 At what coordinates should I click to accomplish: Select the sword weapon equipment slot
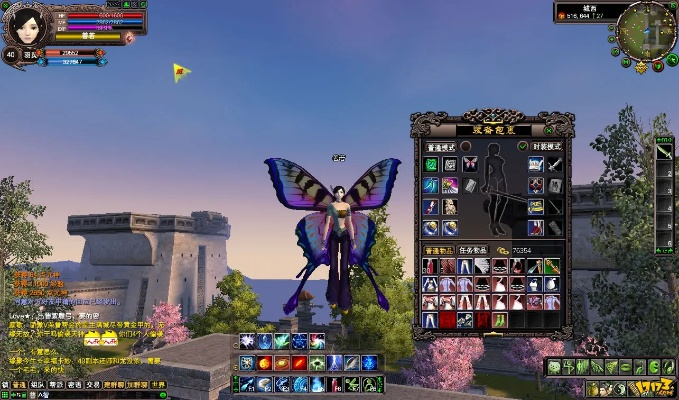pos(553,164)
